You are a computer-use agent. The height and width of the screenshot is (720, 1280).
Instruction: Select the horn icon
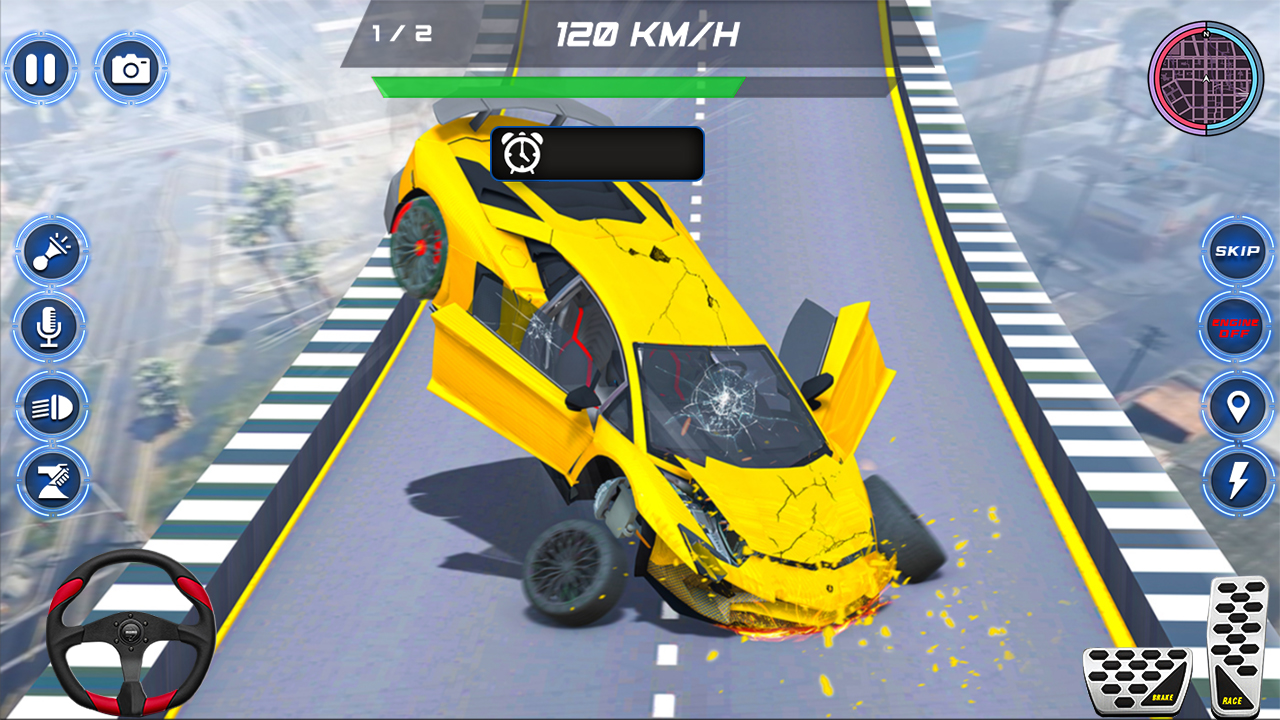[53, 252]
